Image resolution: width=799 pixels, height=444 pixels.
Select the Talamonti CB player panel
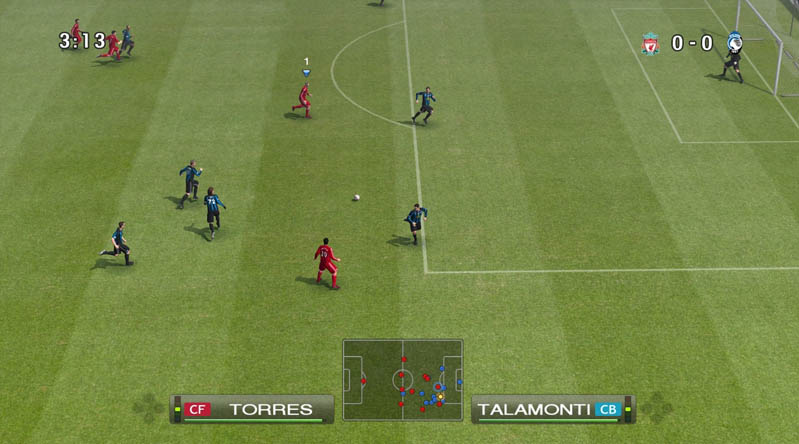tap(552, 409)
